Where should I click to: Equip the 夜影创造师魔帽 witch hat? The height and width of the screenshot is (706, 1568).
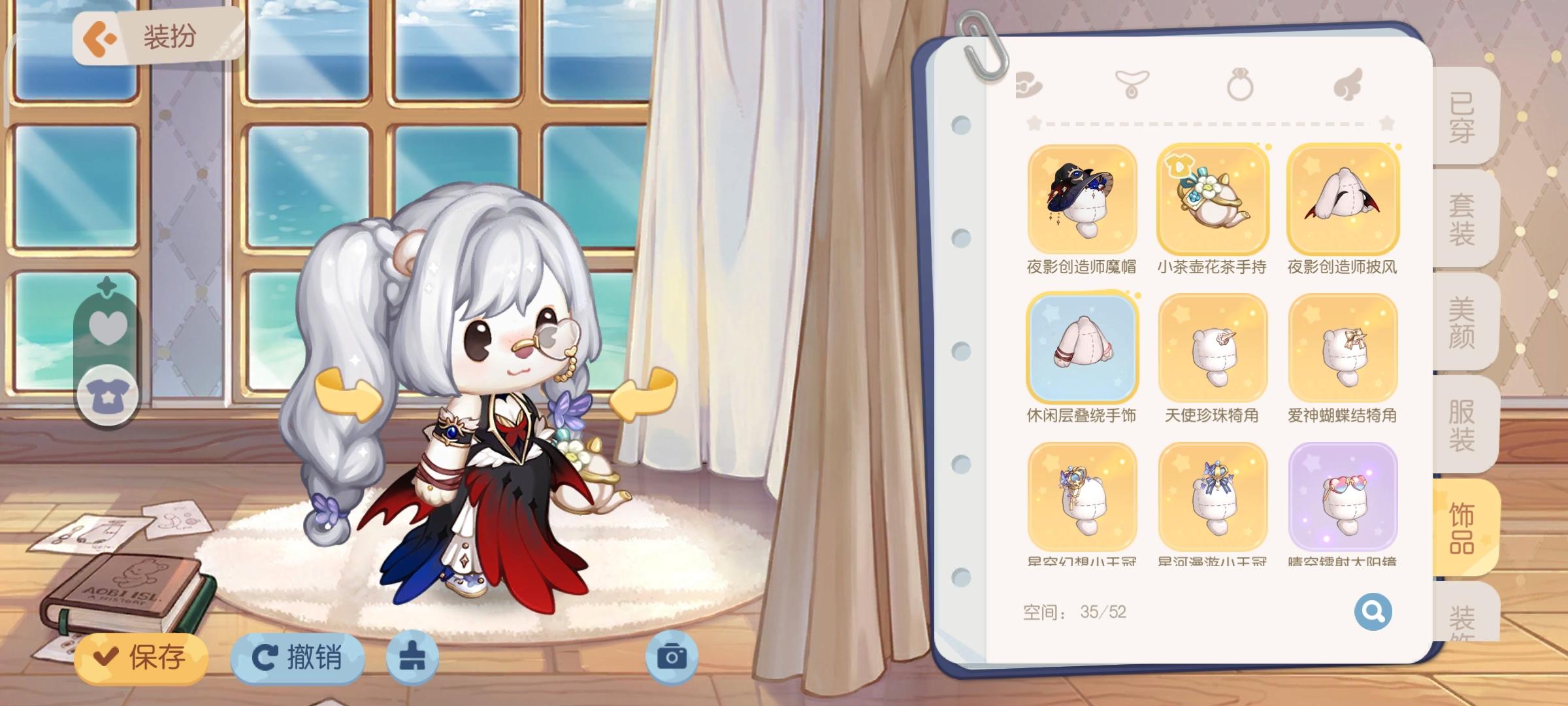pyautogui.click(x=1082, y=201)
